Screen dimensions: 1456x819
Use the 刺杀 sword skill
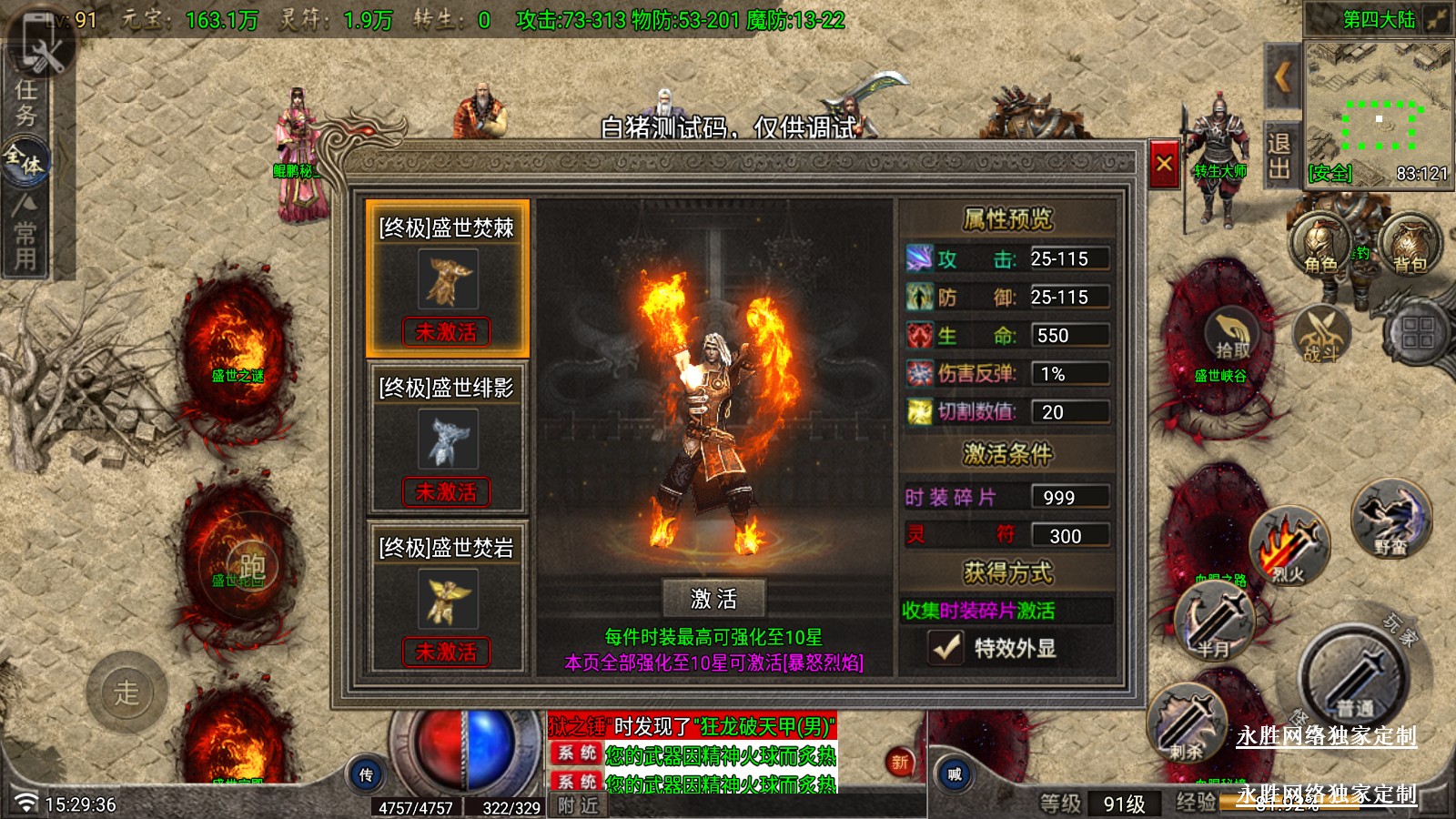coord(1187,725)
